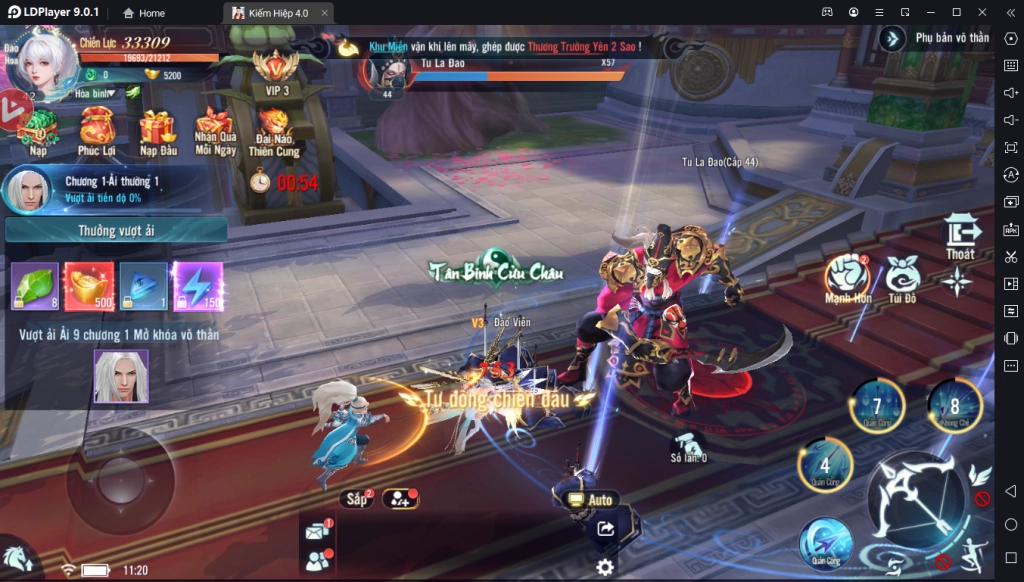Open the Túi Đồ inventory bag
The image size is (1024, 582).
(902, 276)
